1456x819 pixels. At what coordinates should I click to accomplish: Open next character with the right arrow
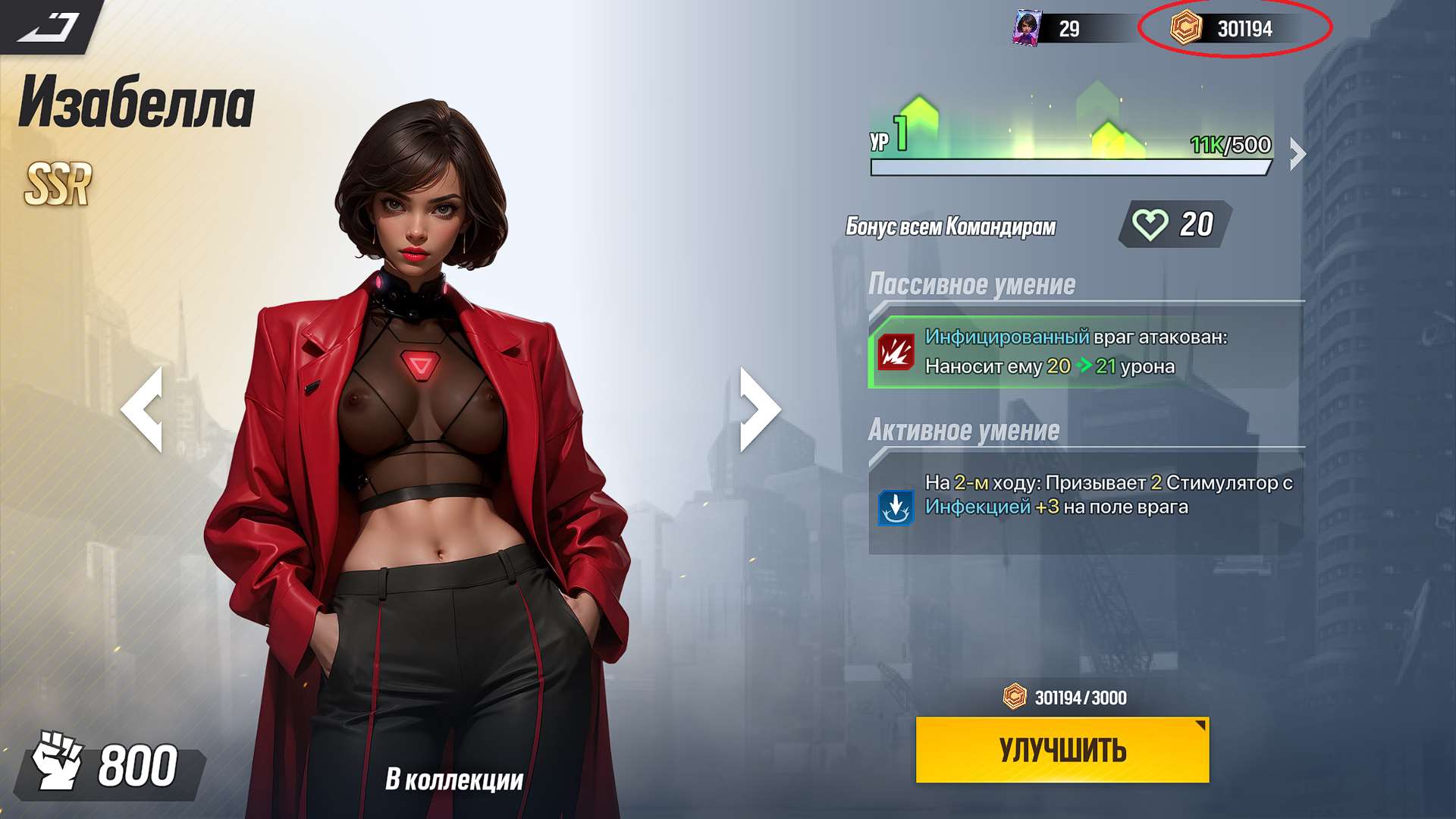coord(758,410)
